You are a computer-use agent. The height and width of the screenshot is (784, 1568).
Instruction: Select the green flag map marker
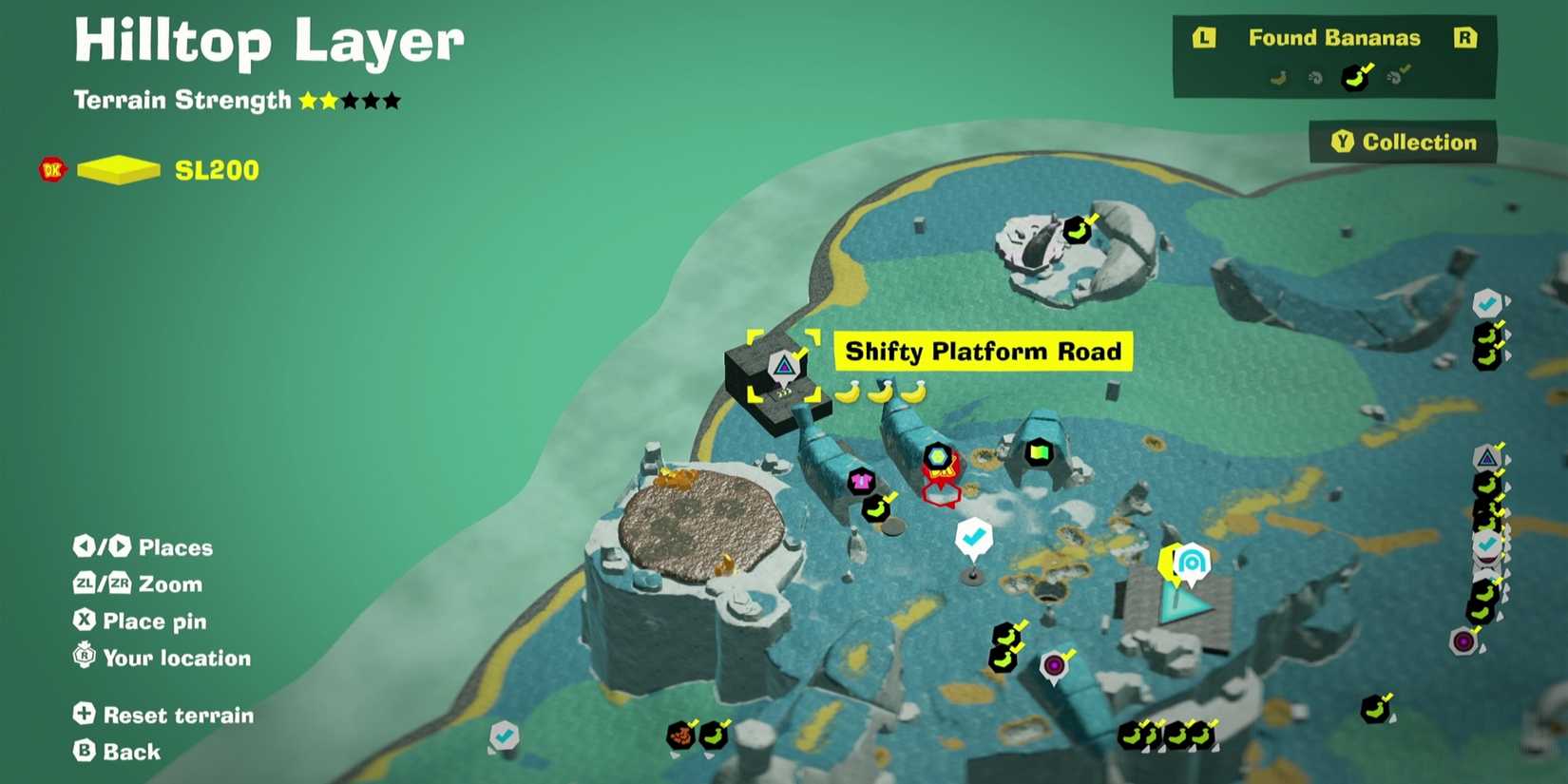click(1039, 452)
